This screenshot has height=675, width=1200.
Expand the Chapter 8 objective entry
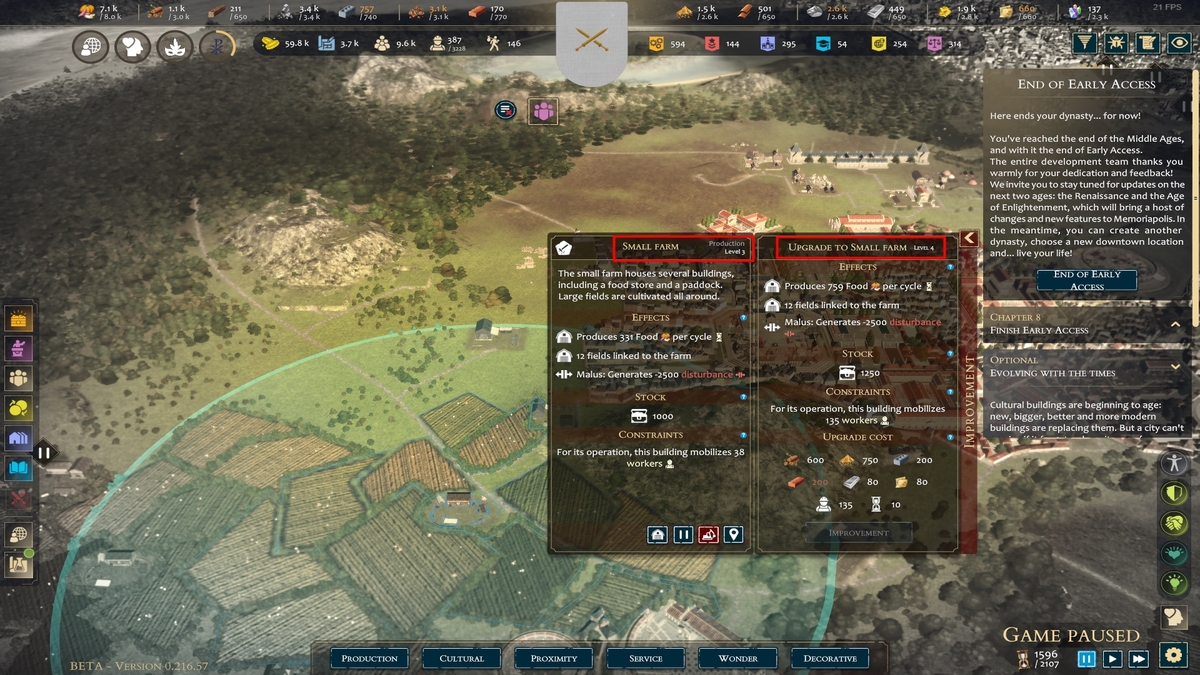[1175, 324]
